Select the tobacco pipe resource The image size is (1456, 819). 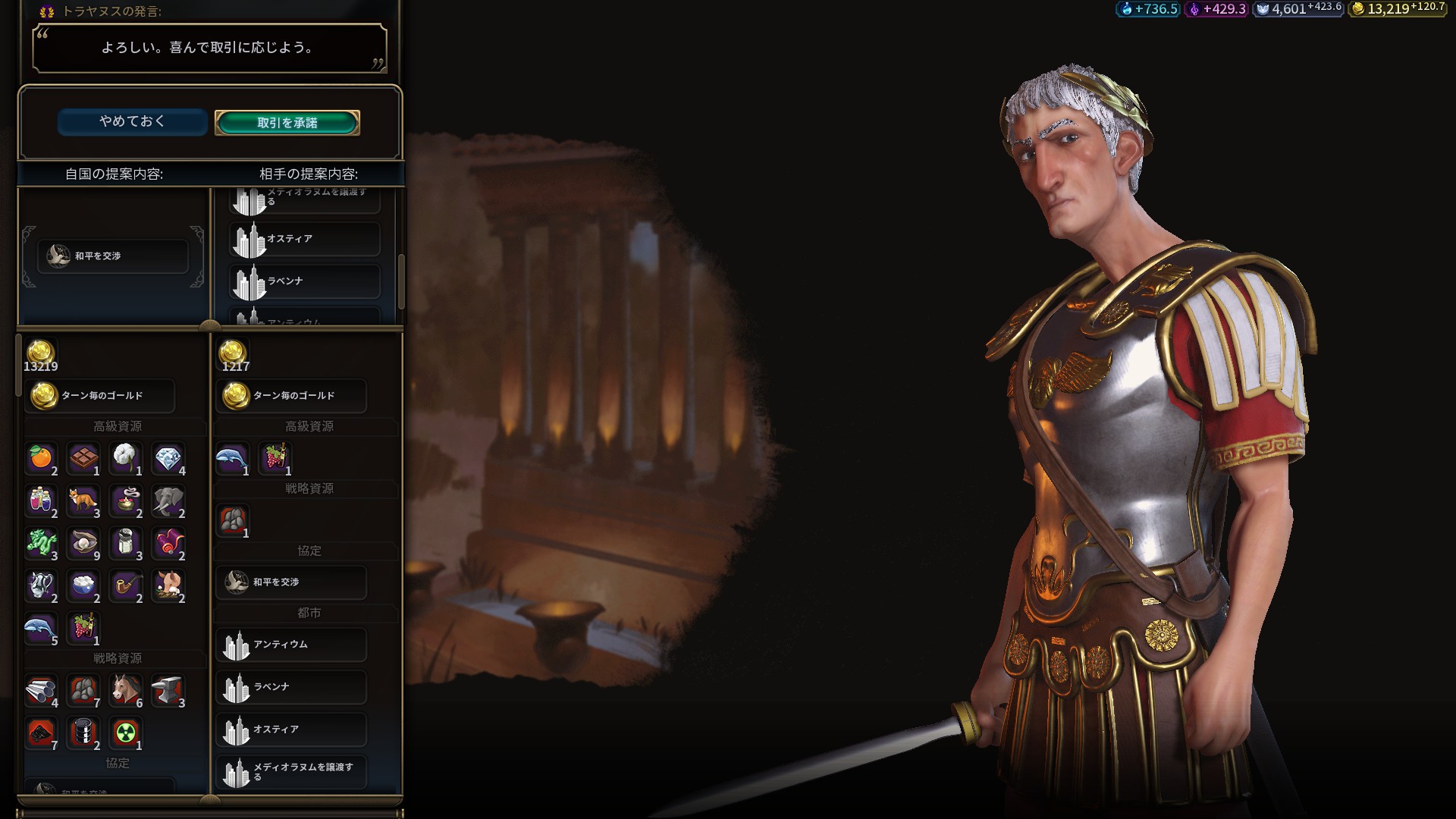pyautogui.click(x=126, y=585)
